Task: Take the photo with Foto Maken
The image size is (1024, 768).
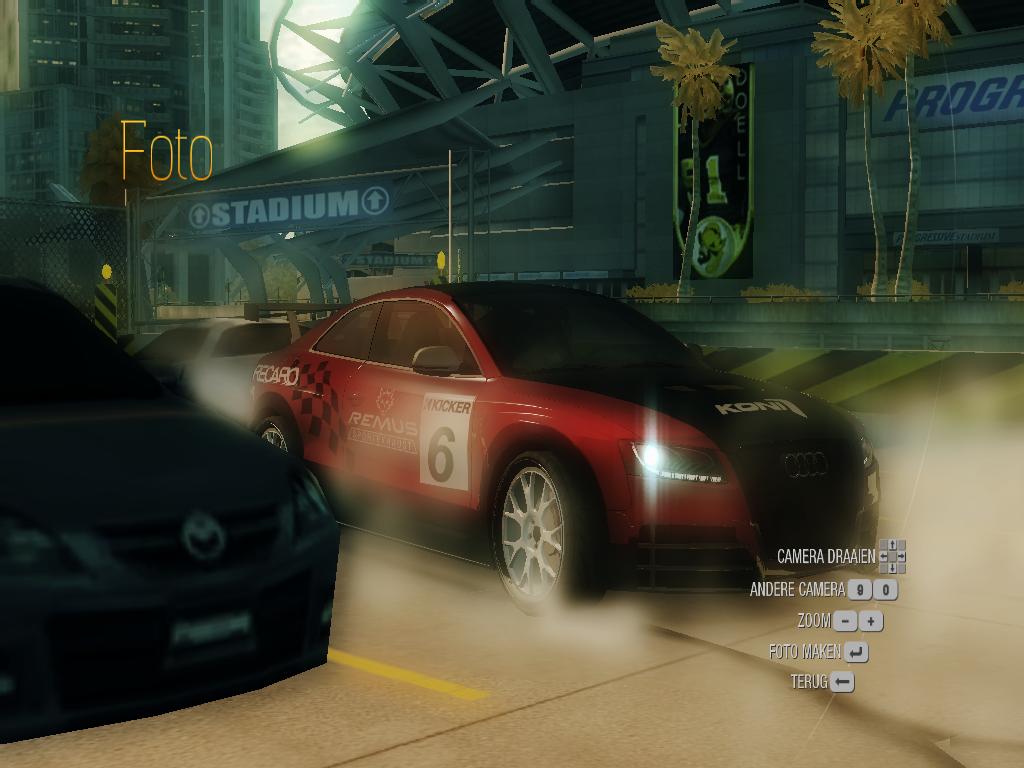Action: click(855, 652)
